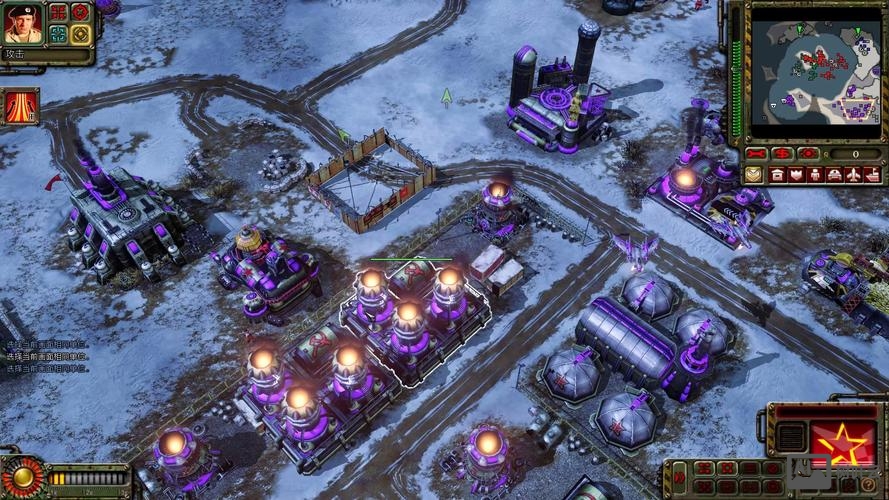Viewport: 889px width, 500px height.
Task: Activate the red striped support power icon
Action: [x=20, y=106]
